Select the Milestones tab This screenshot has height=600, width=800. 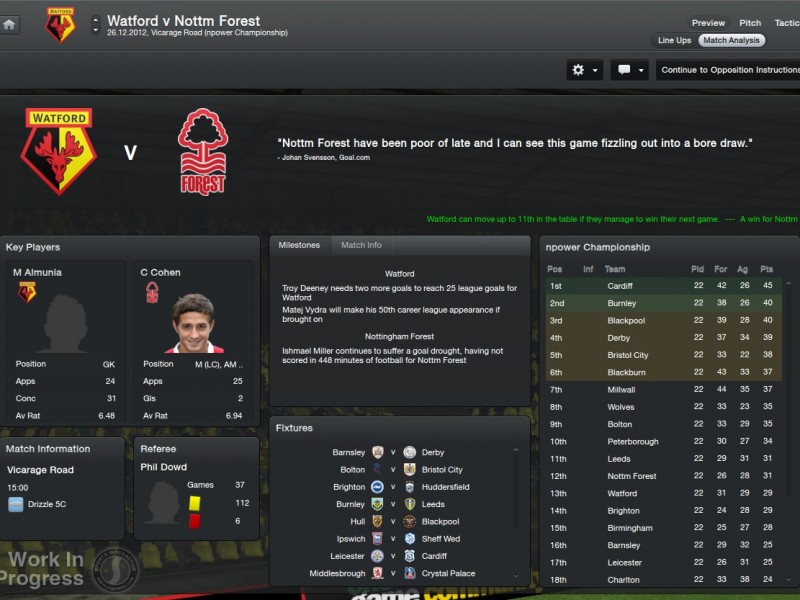click(x=299, y=245)
